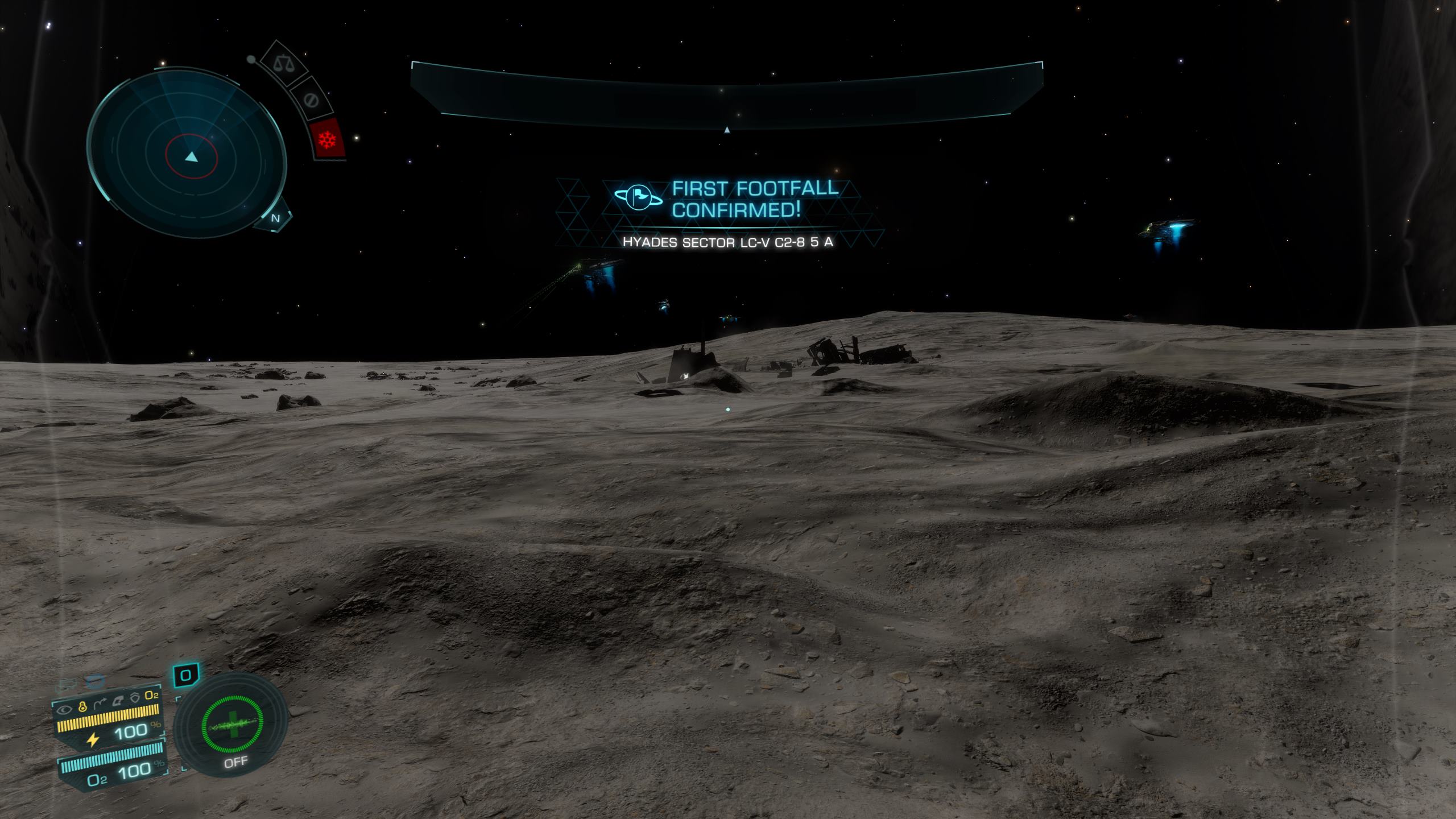This screenshot has width=1456, height=819.
Task: Open the First Footfall Confirmed notification
Action: 726,199
